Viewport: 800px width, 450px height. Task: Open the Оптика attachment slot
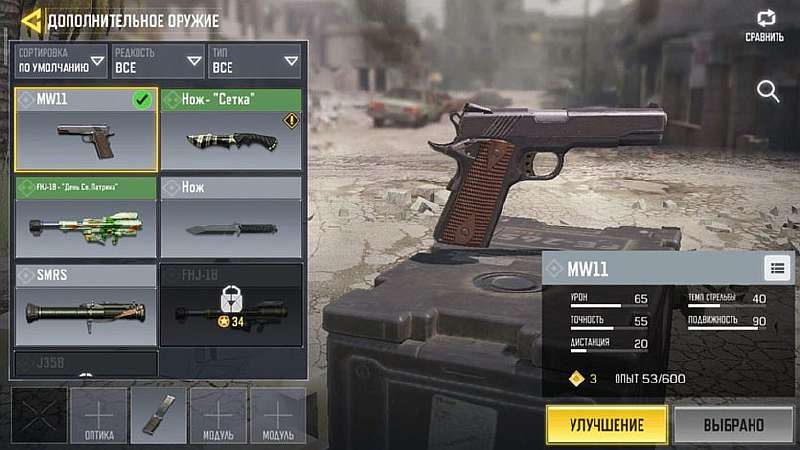pyautogui.click(x=99, y=415)
